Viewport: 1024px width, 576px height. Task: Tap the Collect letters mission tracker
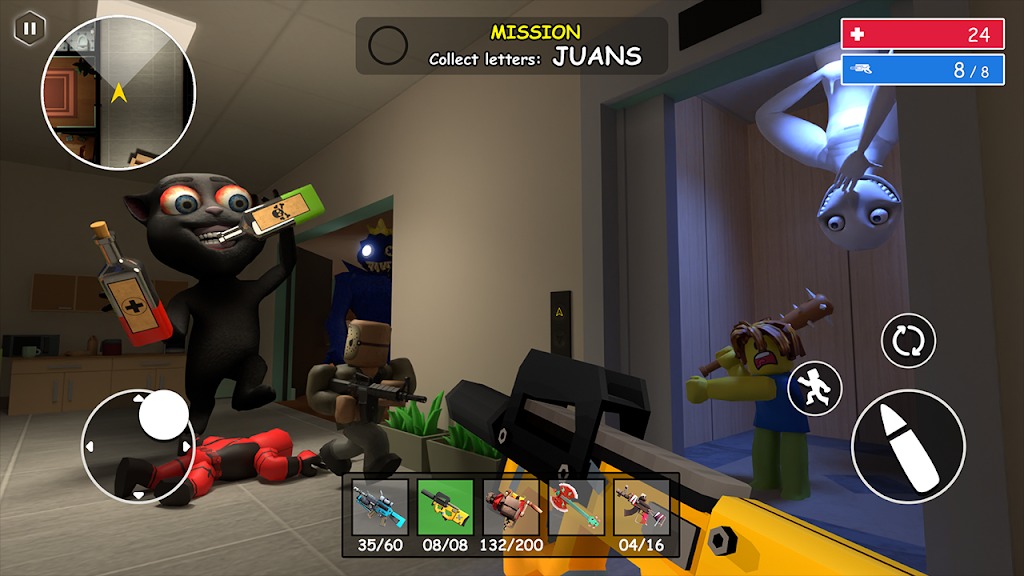click(x=511, y=45)
